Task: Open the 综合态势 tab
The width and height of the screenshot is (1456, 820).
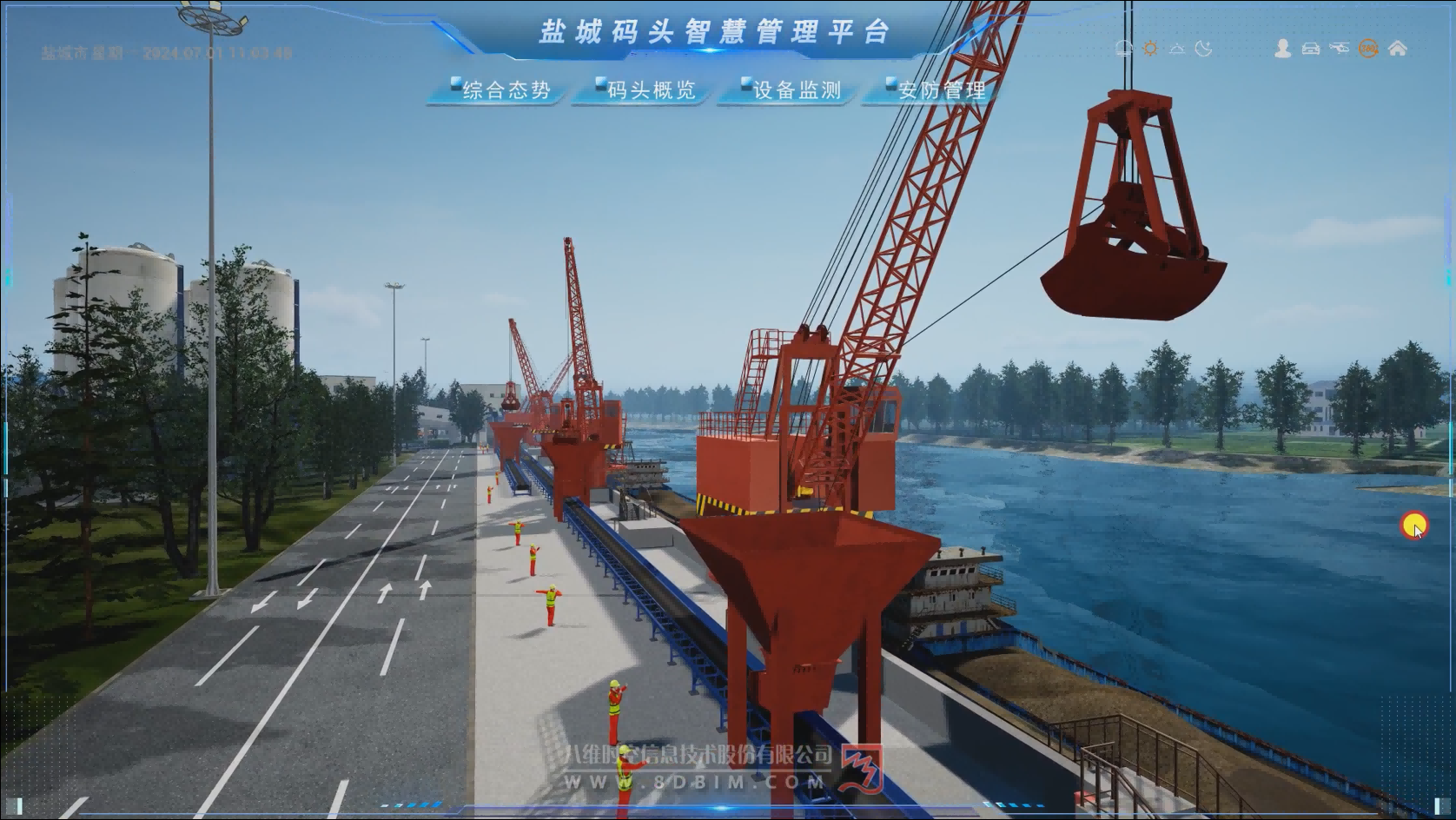Action: (x=500, y=90)
